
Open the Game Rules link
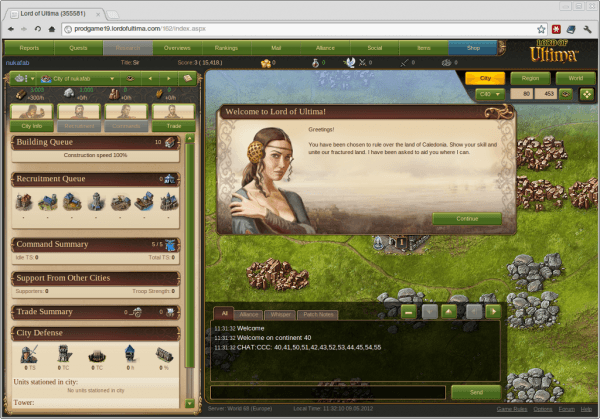tap(515, 409)
